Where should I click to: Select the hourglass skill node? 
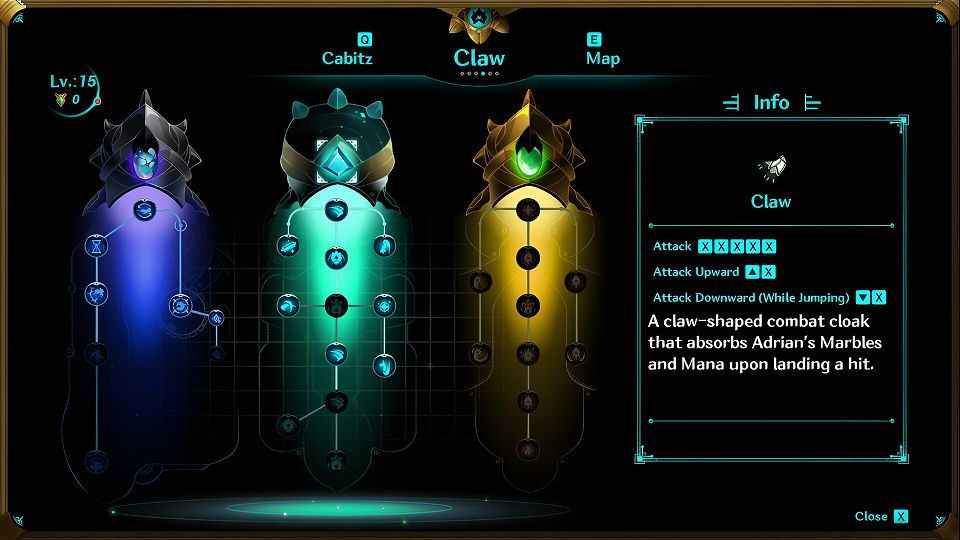click(x=96, y=245)
